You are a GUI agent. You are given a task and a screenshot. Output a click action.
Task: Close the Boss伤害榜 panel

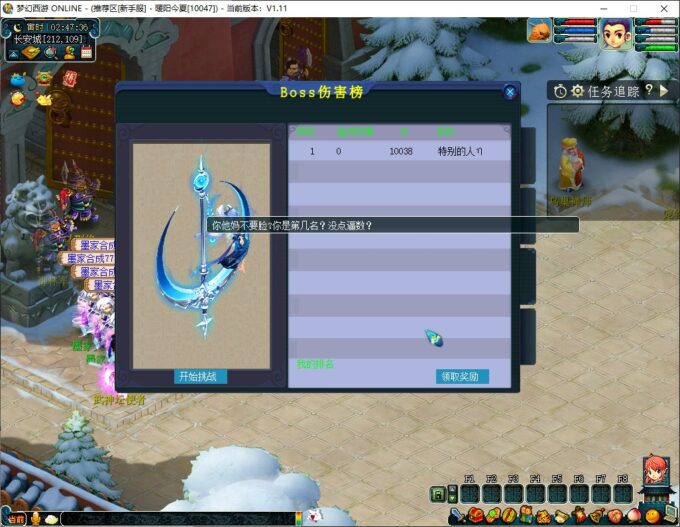[x=510, y=92]
